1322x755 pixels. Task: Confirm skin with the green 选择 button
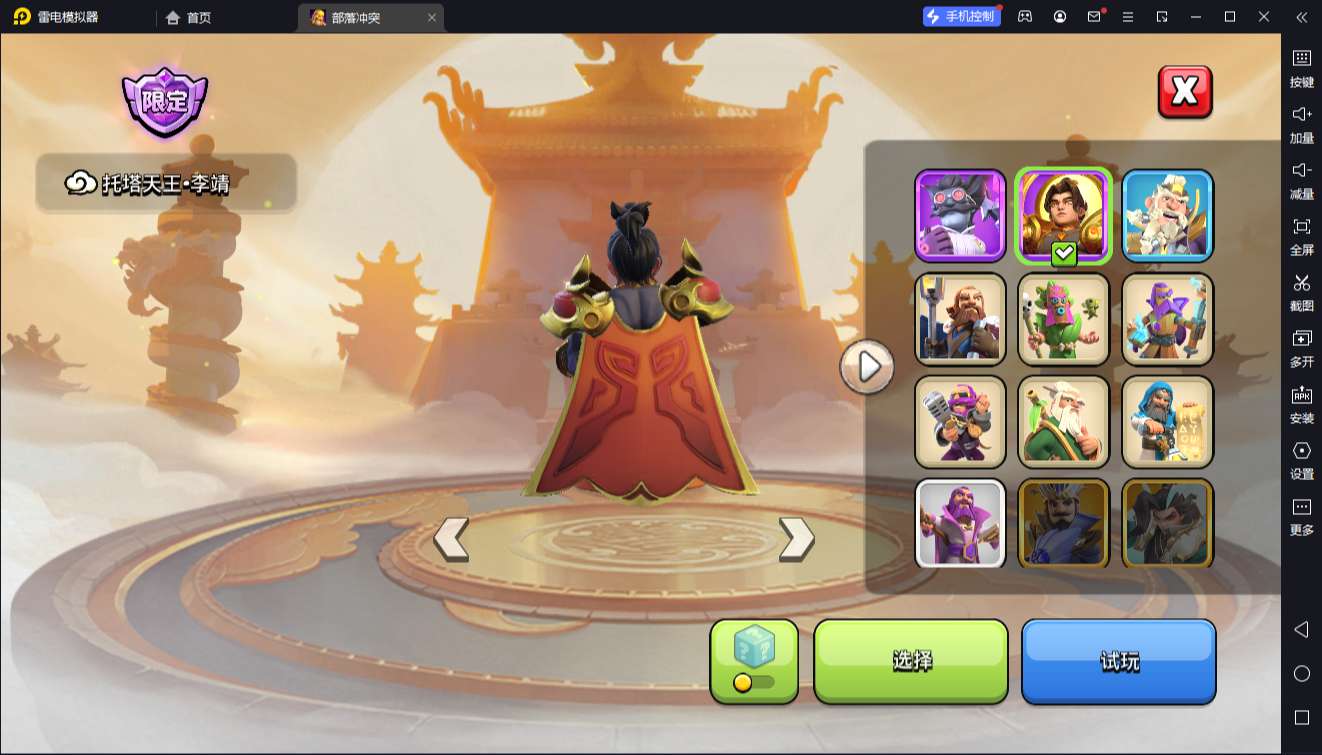point(911,661)
